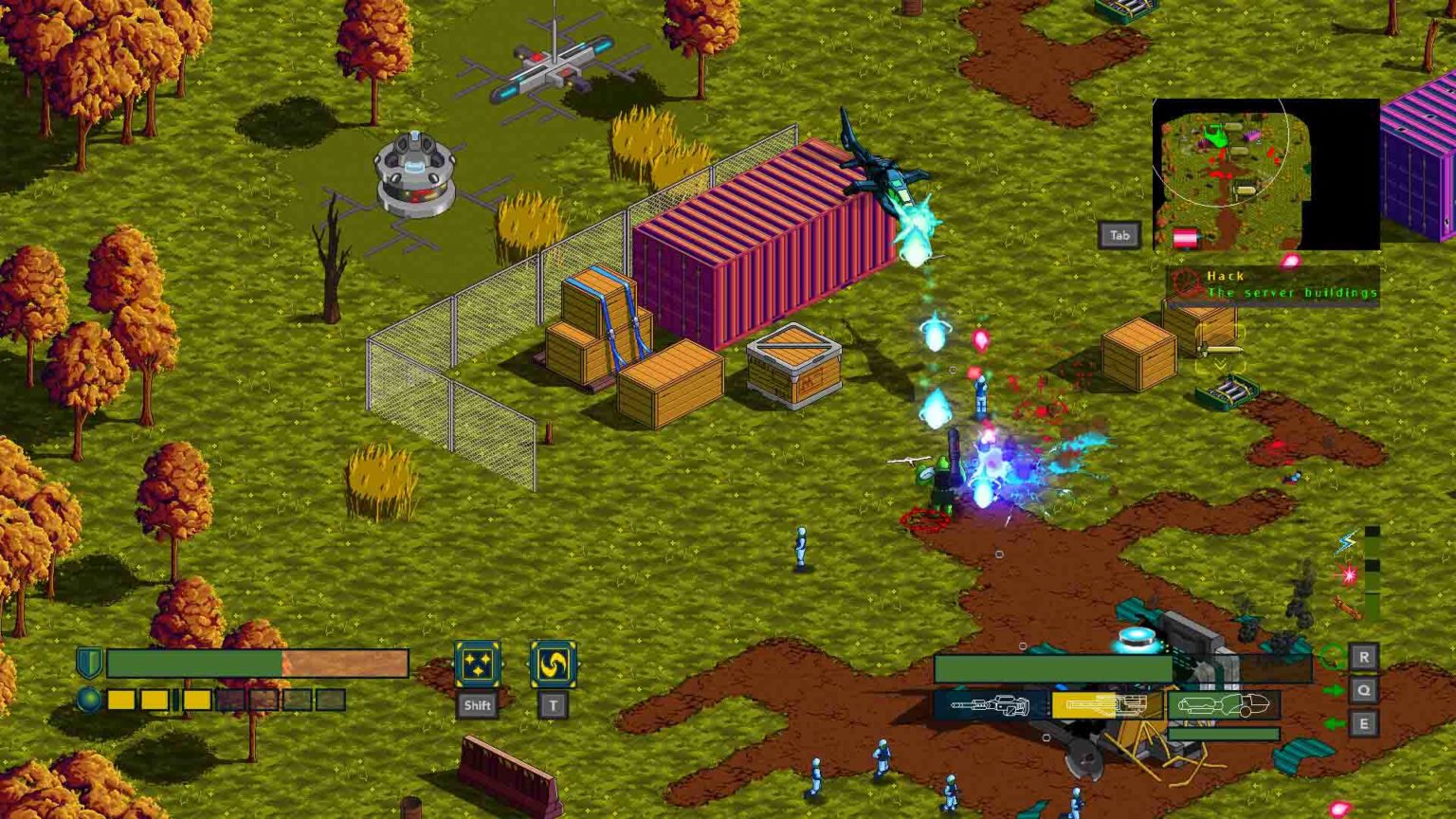Open the Hack objective banner

coord(1275,284)
